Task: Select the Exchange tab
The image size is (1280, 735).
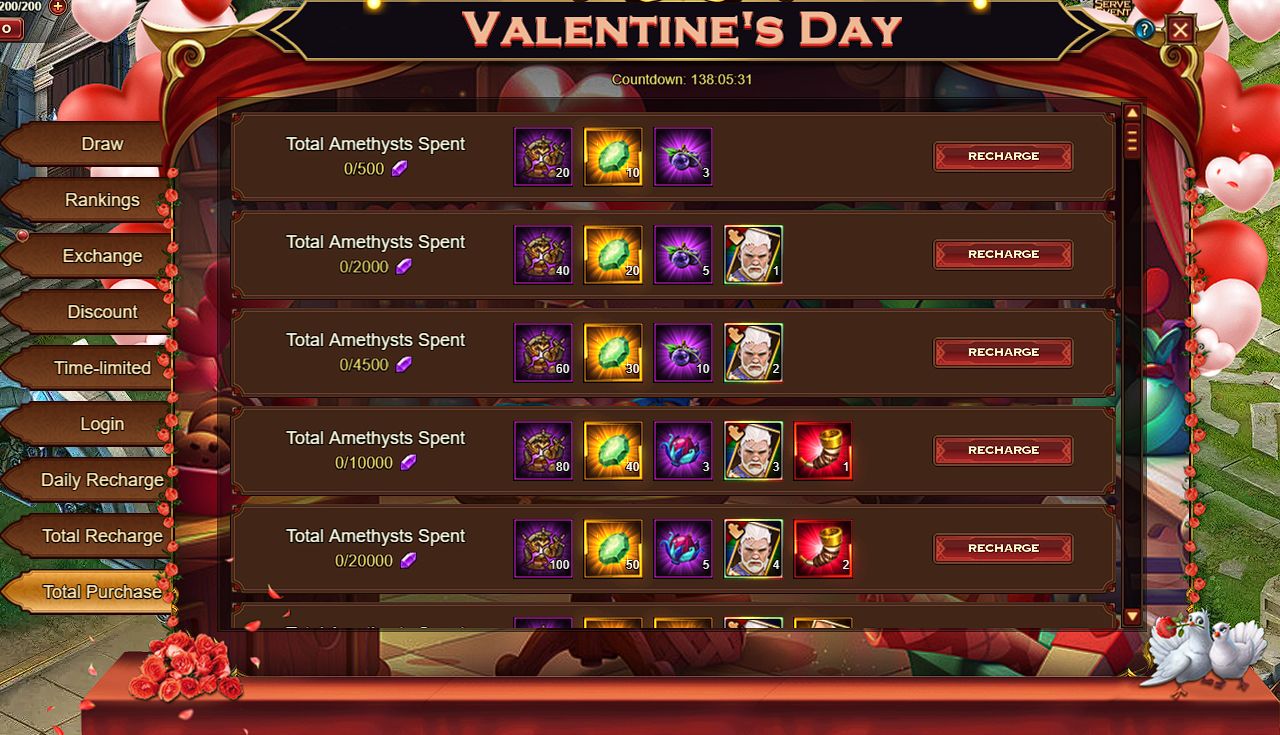Action: (101, 256)
